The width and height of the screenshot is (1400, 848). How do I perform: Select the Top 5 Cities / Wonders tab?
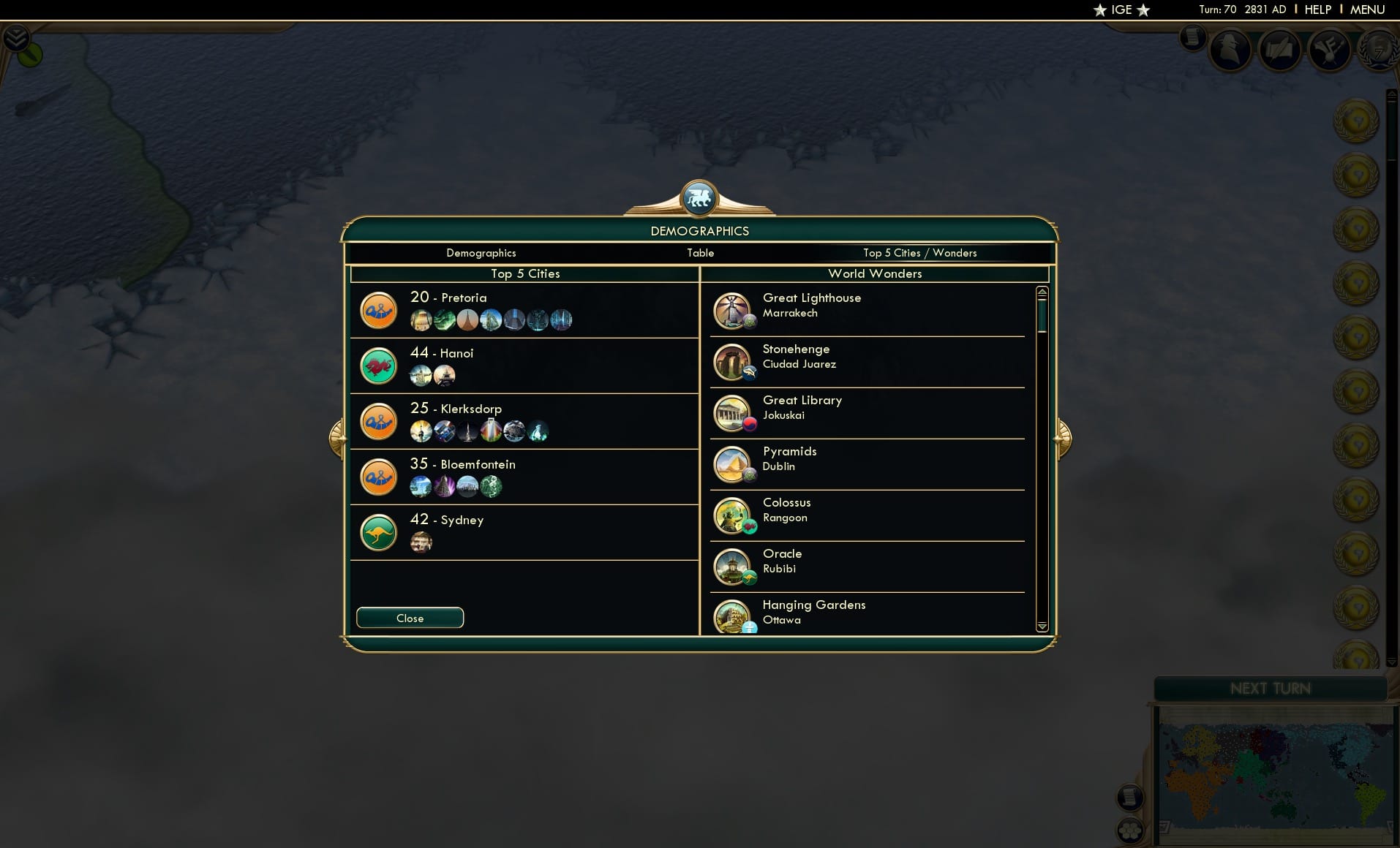(x=919, y=253)
